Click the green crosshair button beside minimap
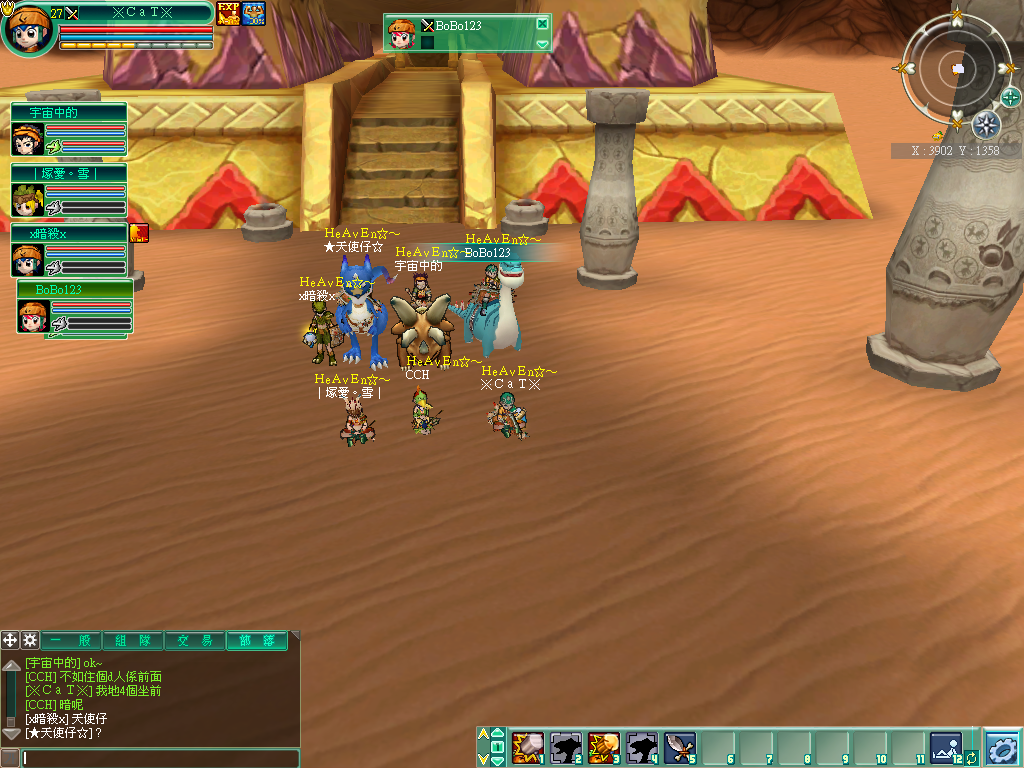 click(1011, 97)
